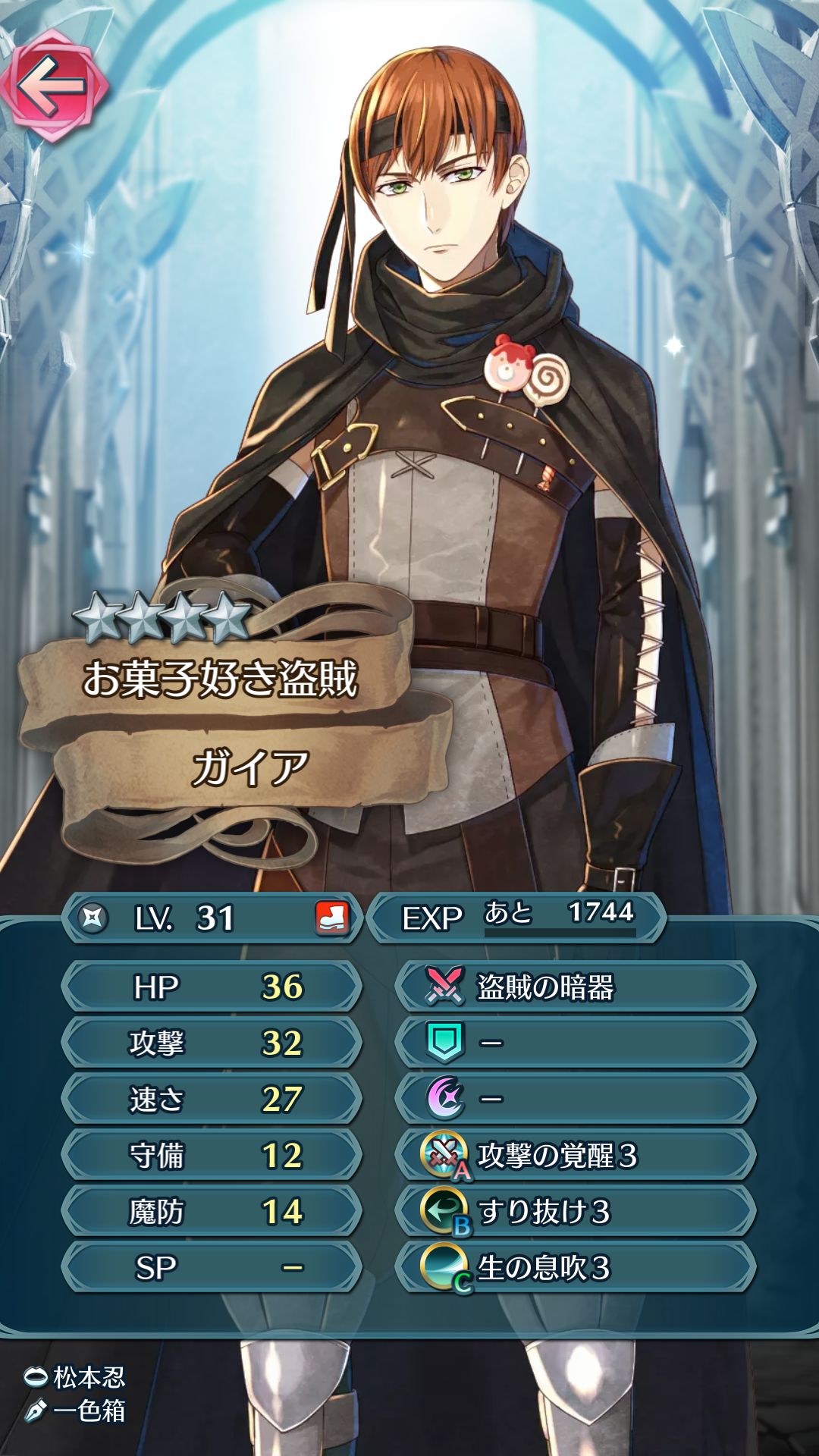Tap the dagger weapon type icon
Screen dimensions: 819x1456
(x=93, y=918)
